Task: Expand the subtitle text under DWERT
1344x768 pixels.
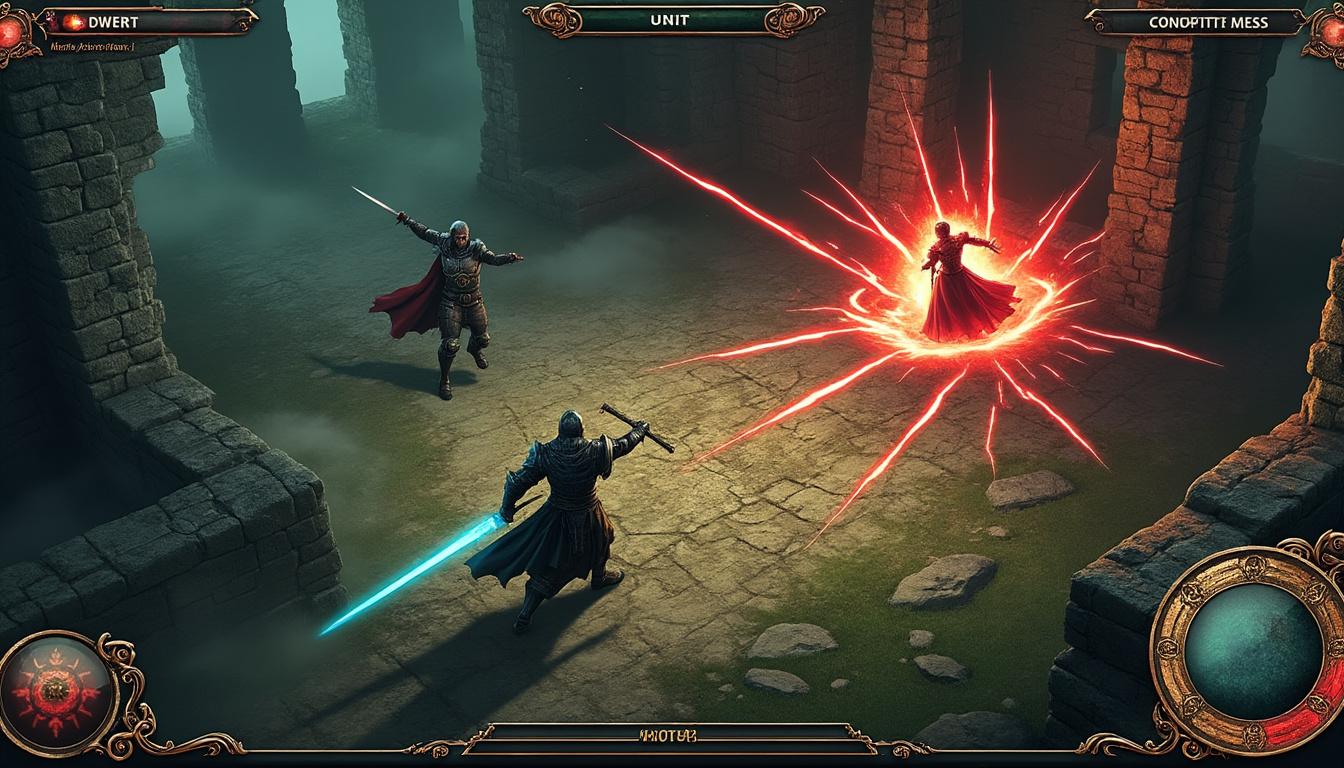Action: coord(93,47)
